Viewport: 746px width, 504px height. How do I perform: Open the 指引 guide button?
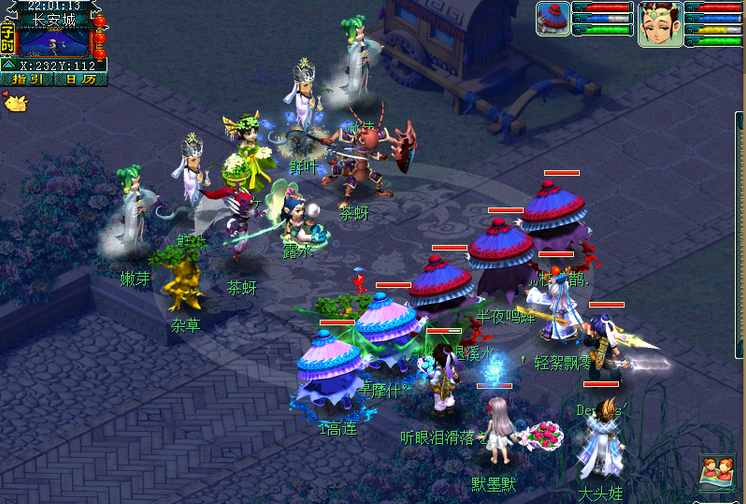pos(28,79)
